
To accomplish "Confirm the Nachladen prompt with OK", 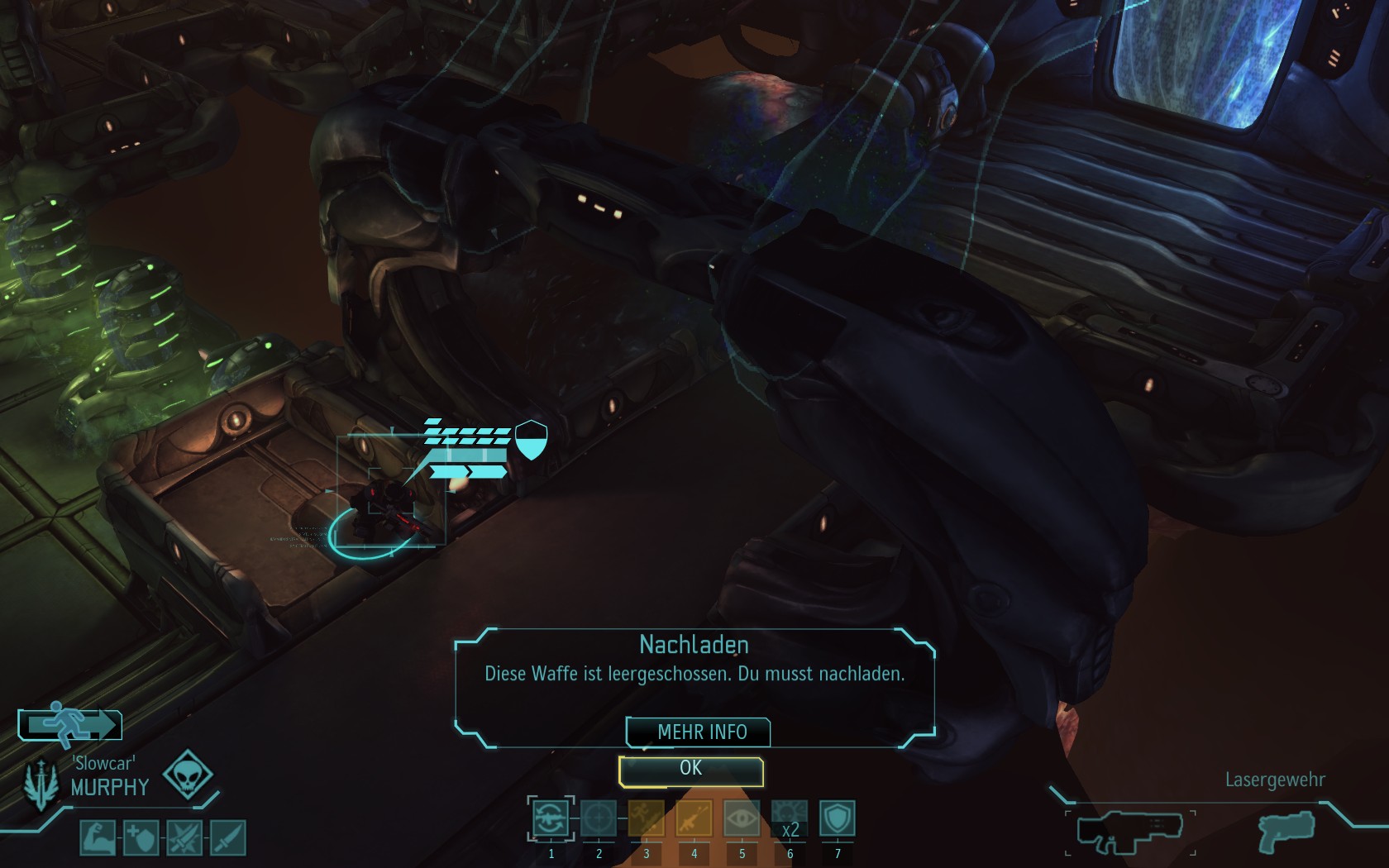I will click(x=690, y=770).
